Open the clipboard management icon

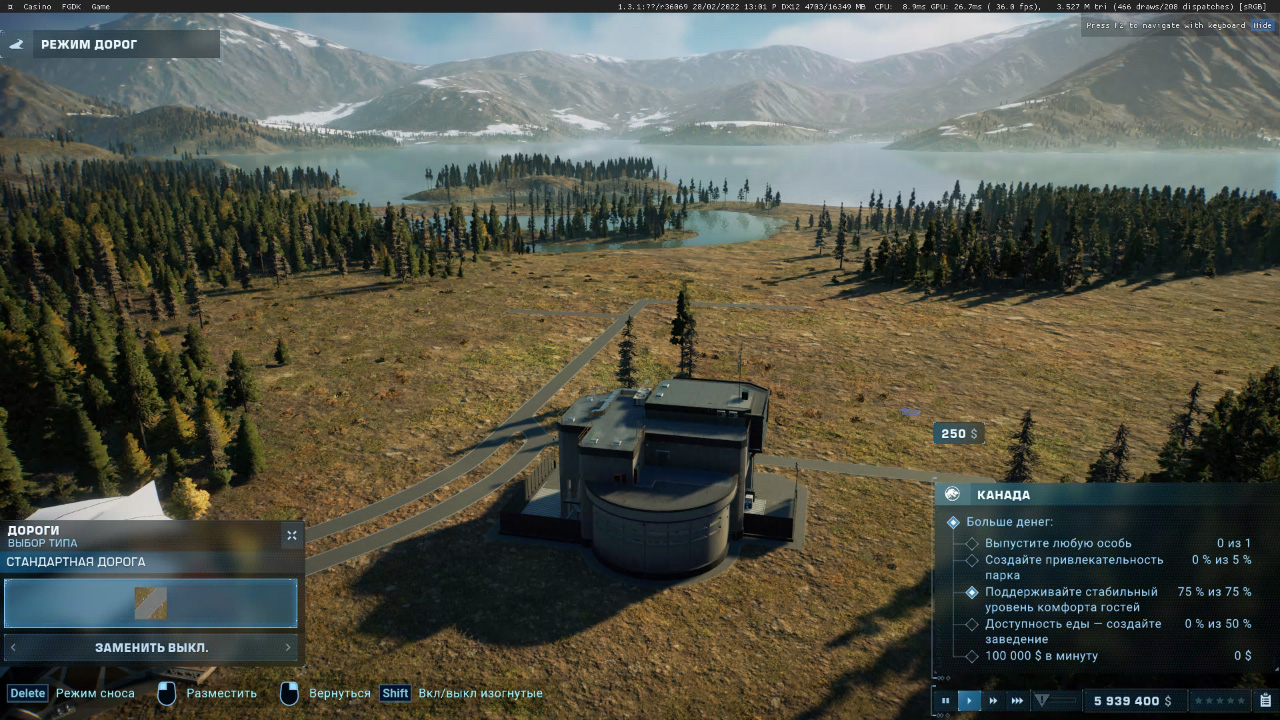click(x=1266, y=701)
